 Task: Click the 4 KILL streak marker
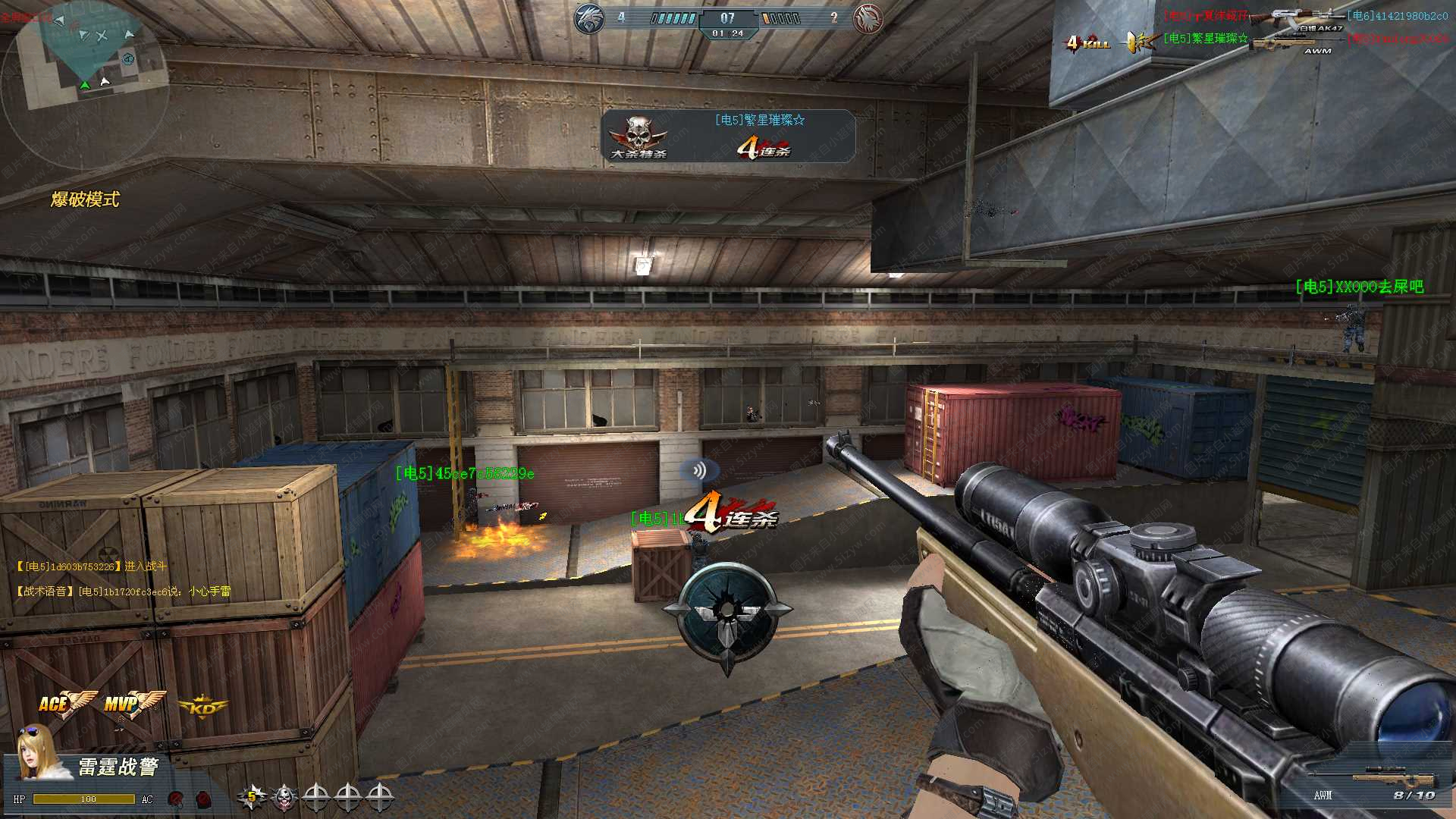coord(1087,42)
